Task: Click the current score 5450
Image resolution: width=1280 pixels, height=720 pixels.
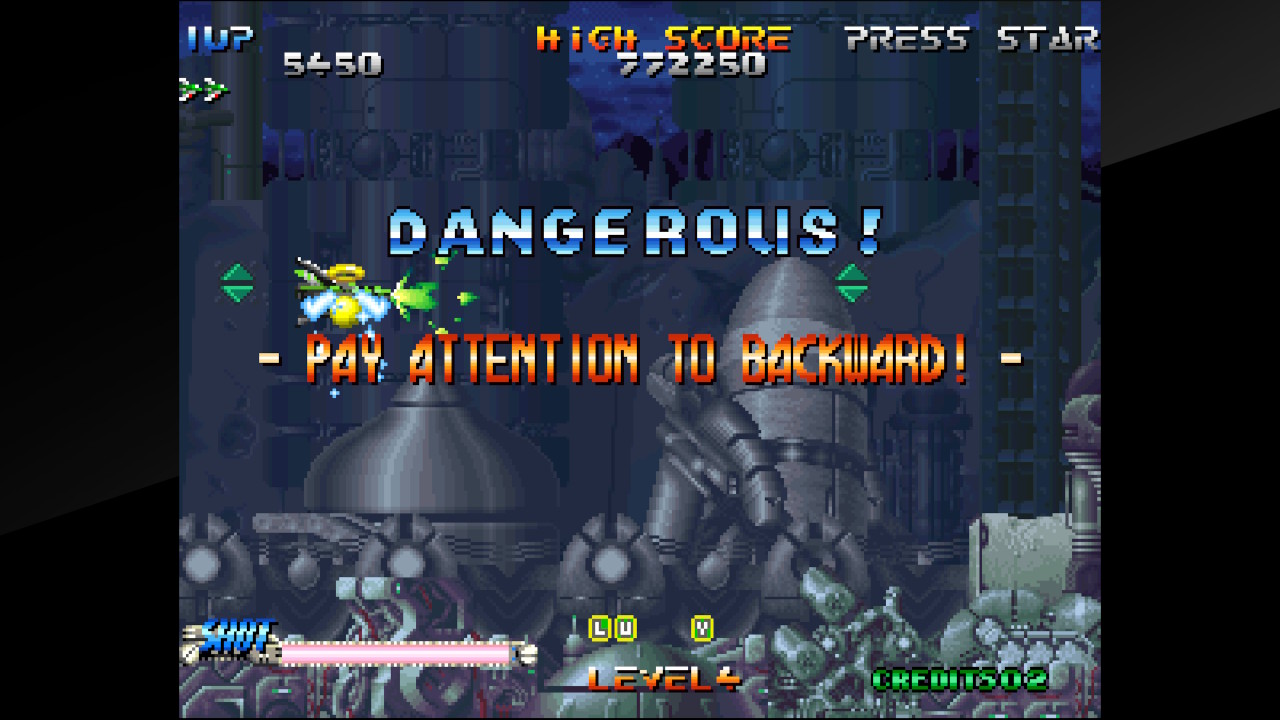Action: click(x=332, y=64)
